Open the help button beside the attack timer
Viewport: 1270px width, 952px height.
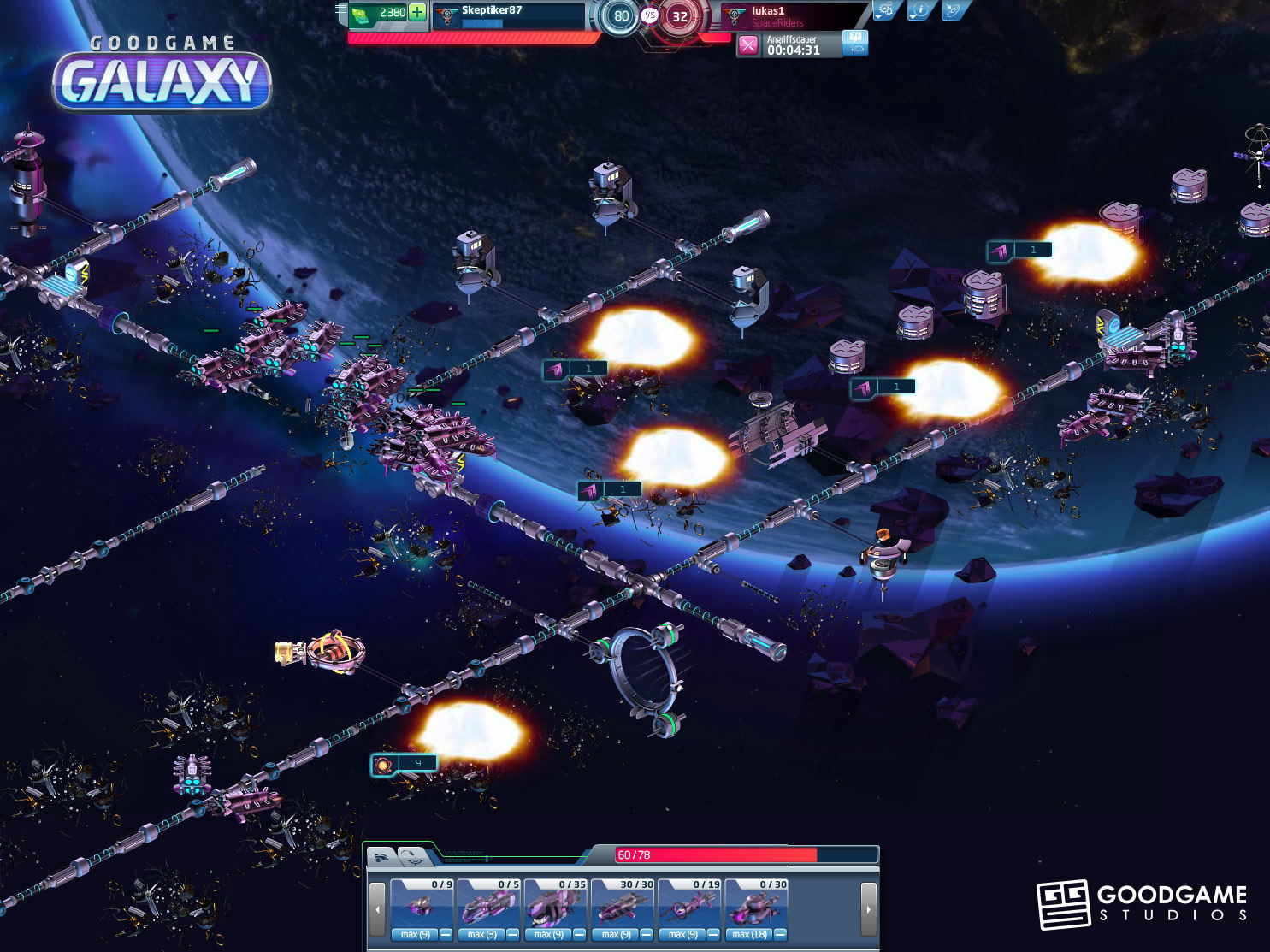[855, 43]
